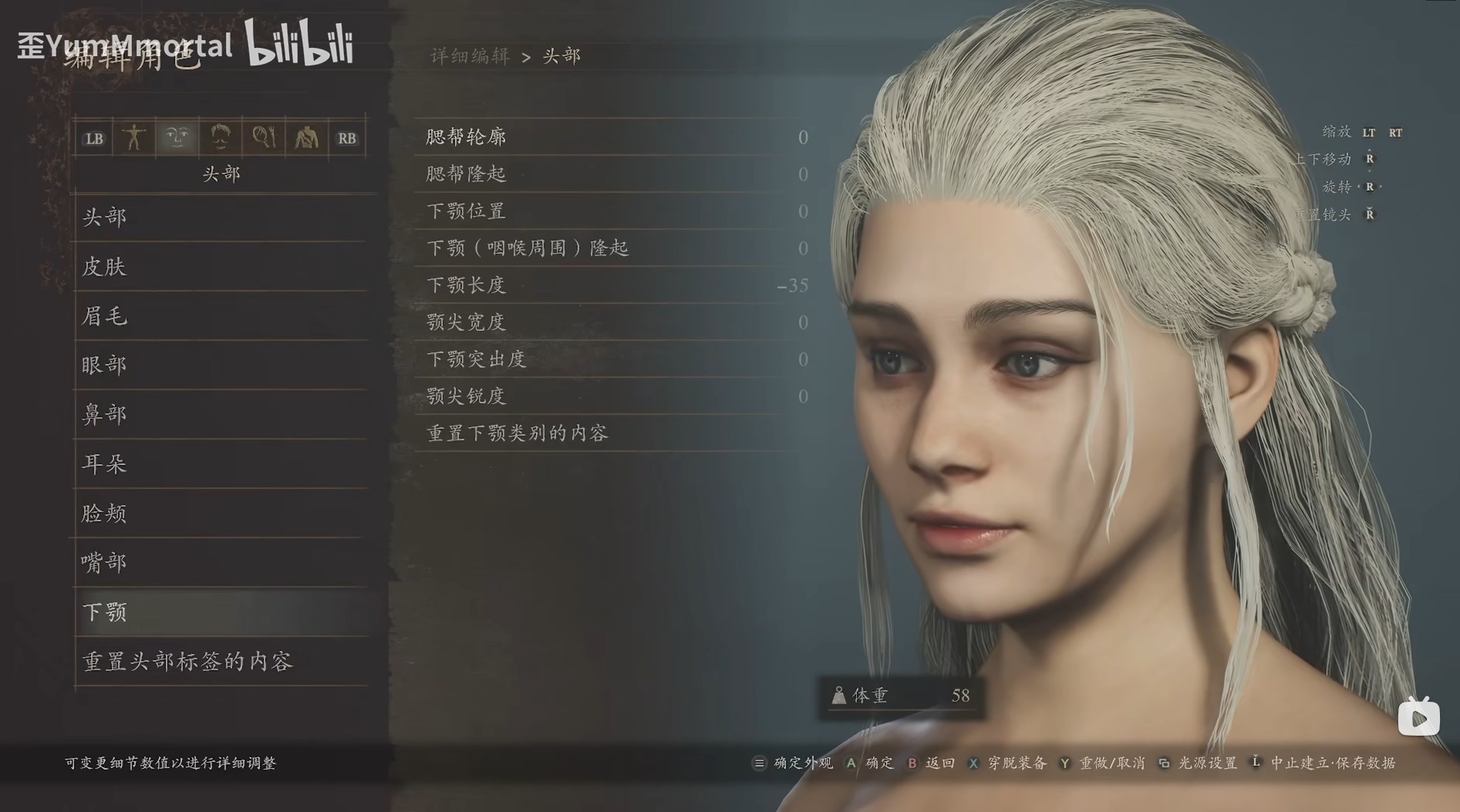Viewport: 1460px width, 812px height.
Task: Select the body markings torso icon
Action: click(x=307, y=137)
